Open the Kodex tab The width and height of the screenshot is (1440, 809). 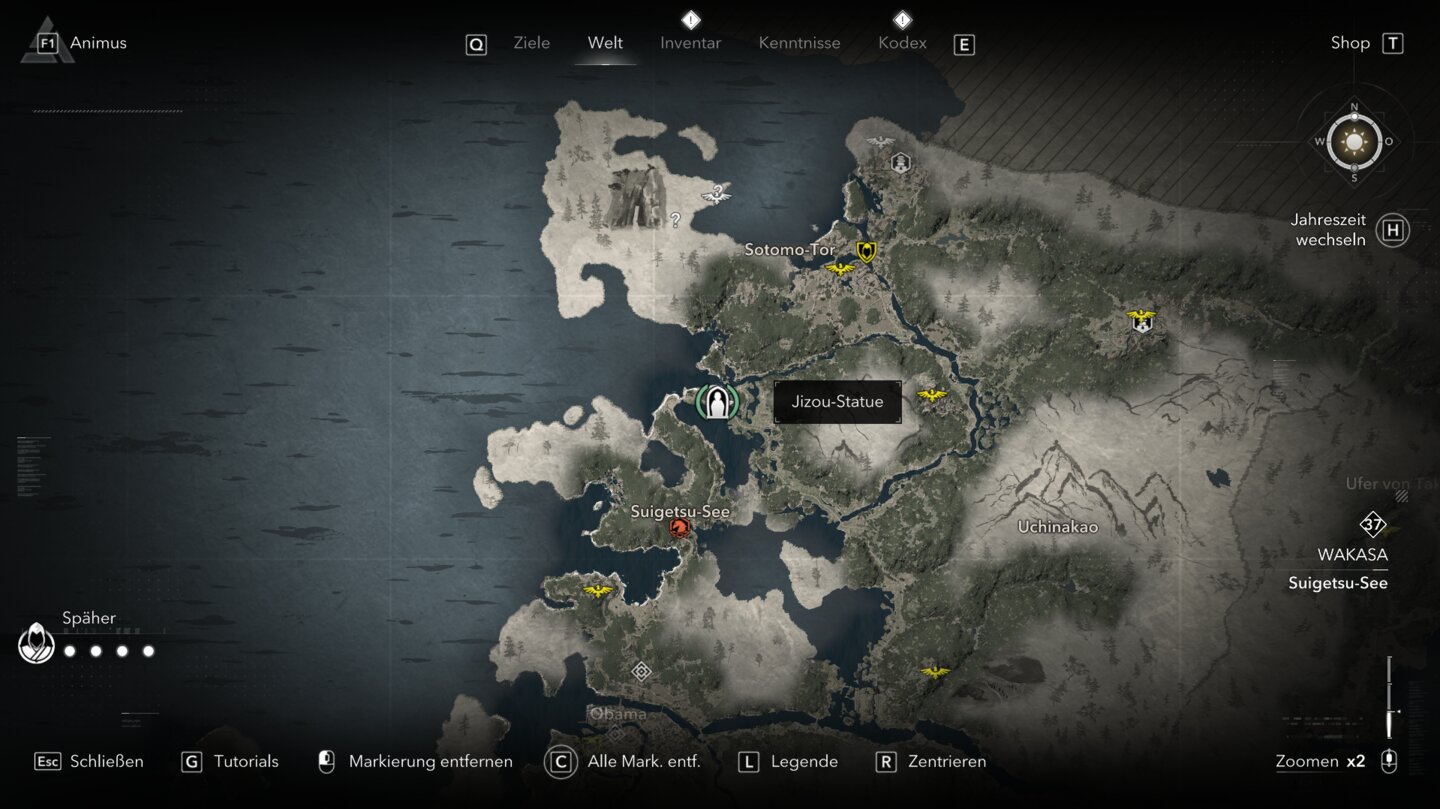pyautogui.click(x=902, y=43)
